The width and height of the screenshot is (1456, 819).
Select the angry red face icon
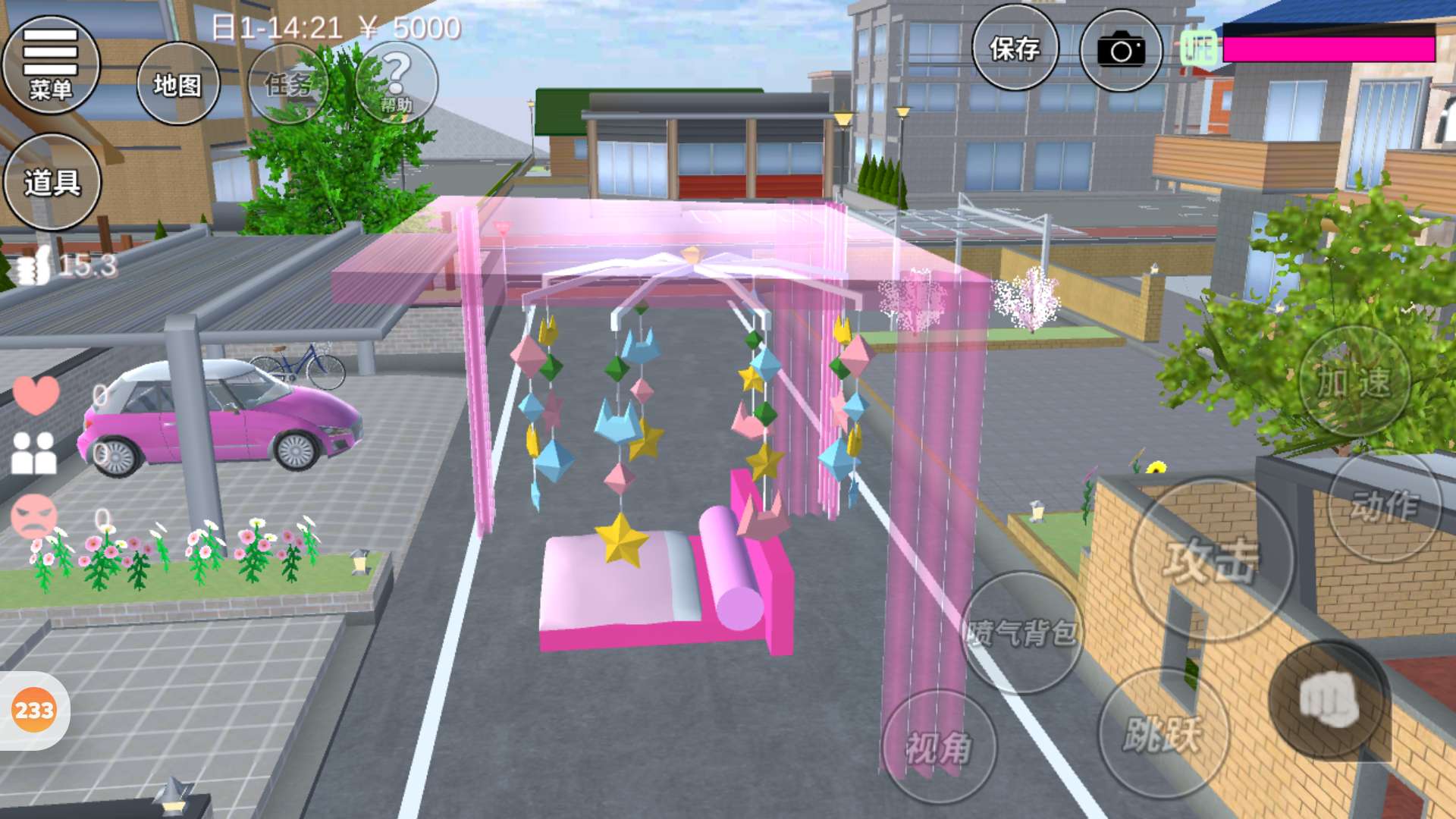pos(34,516)
